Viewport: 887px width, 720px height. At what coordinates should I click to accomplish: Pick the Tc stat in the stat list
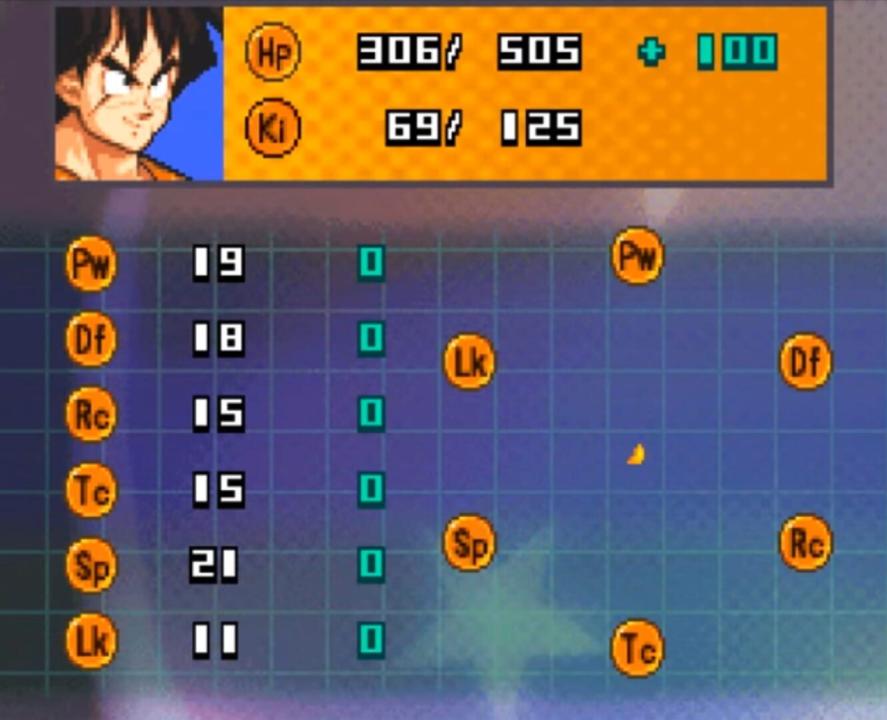click(91, 490)
